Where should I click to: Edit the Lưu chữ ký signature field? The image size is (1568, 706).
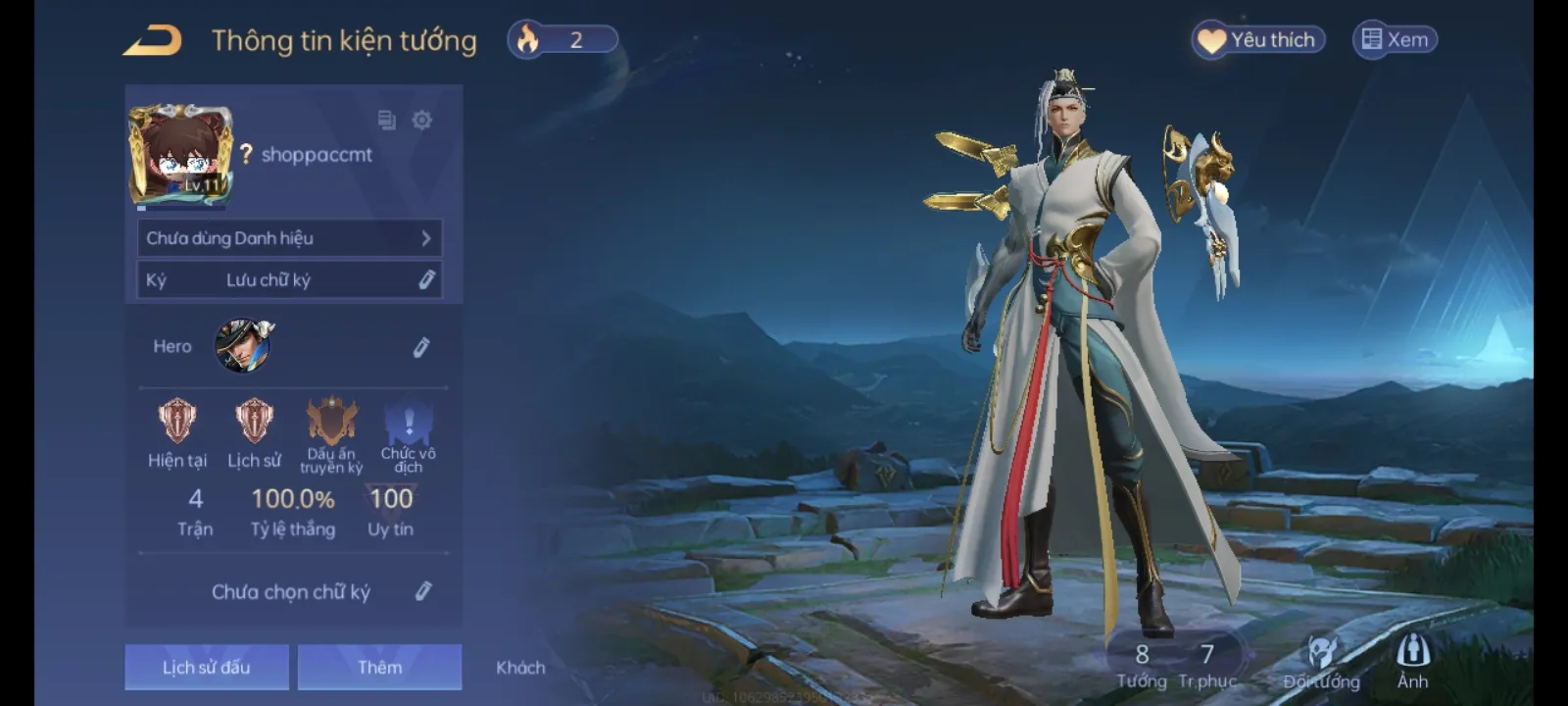click(x=426, y=280)
